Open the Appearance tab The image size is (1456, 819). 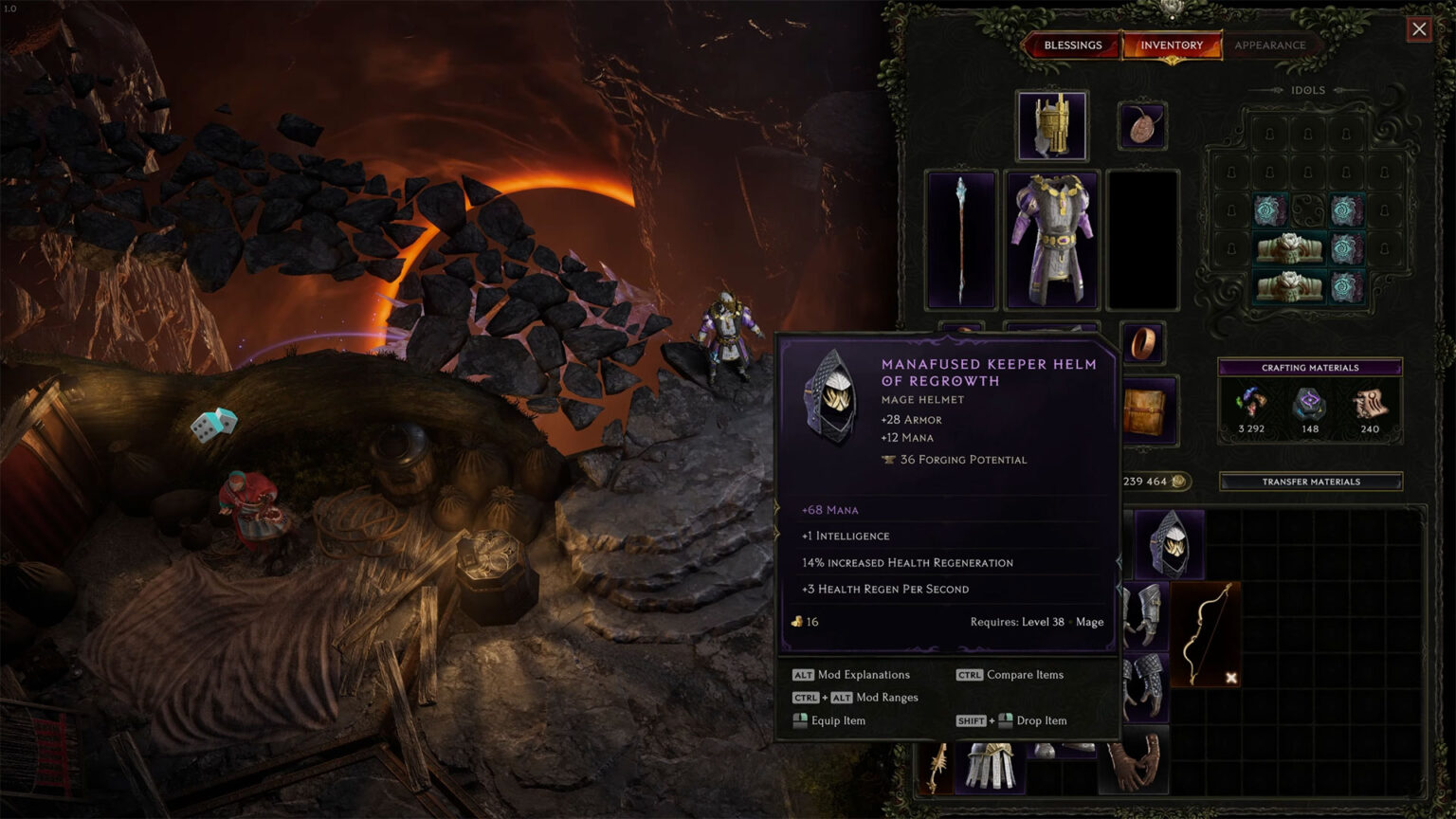click(1269, 45)
